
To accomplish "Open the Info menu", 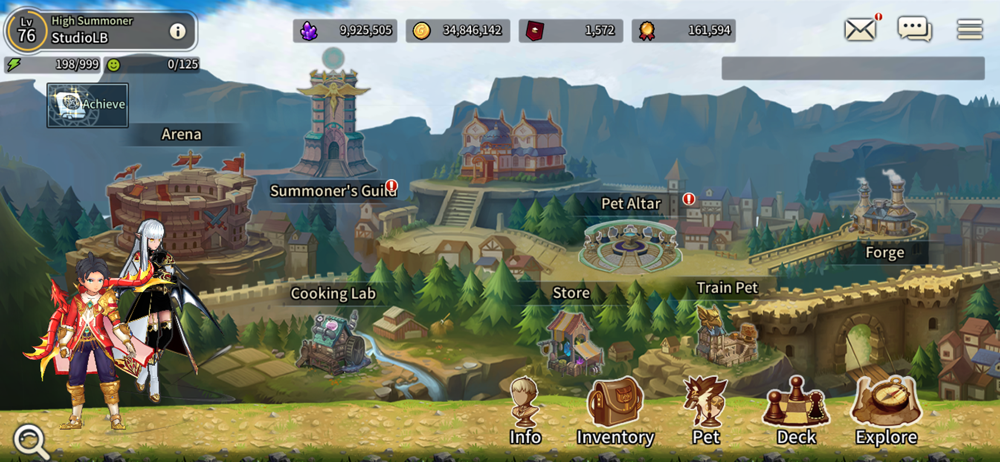I will (525, 410).
